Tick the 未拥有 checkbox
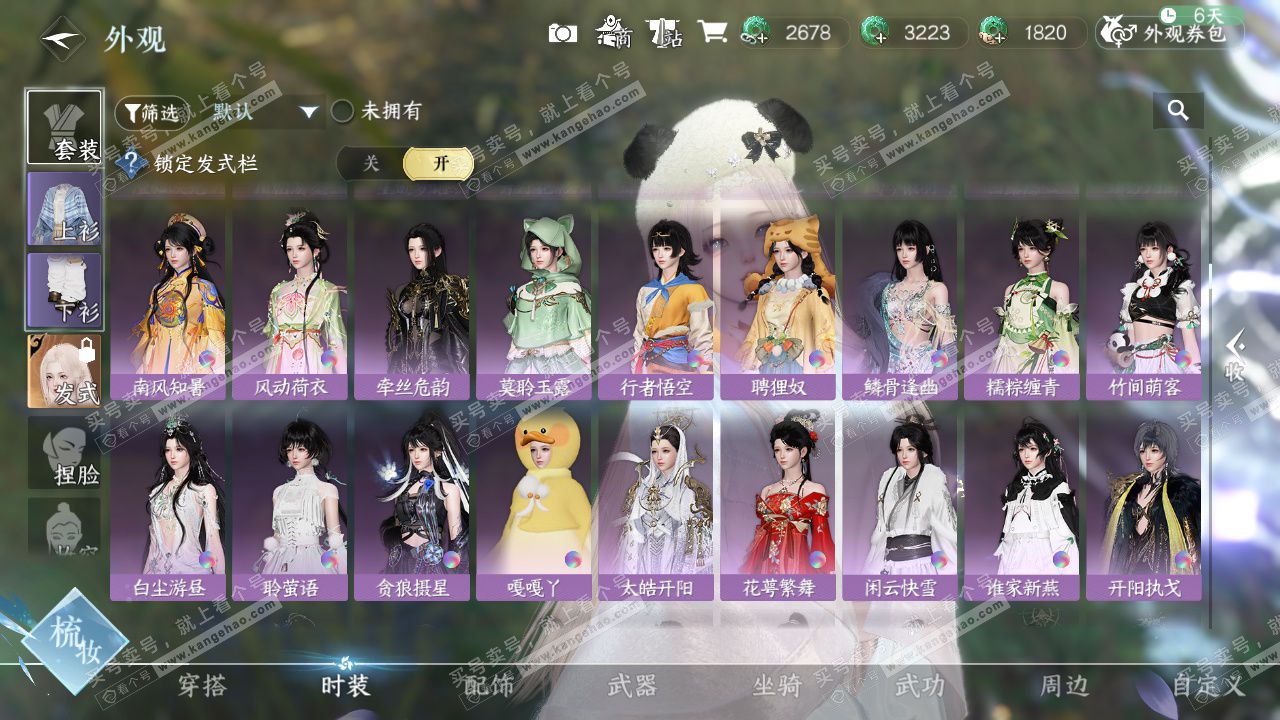This screenshot has height=720, width=1280. tap(343, 112)
